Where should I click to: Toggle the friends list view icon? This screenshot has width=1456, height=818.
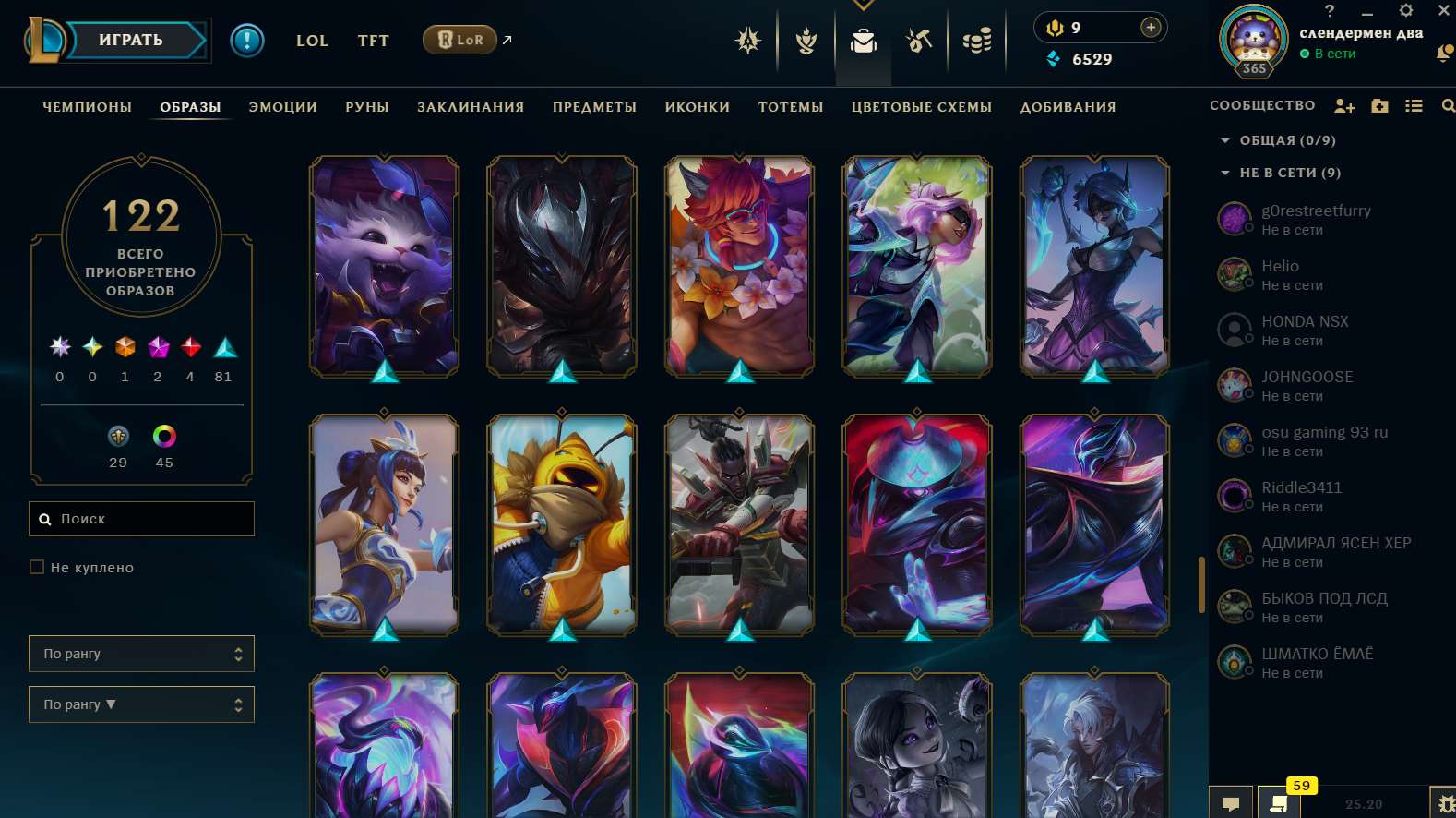tap(1414, 105)
